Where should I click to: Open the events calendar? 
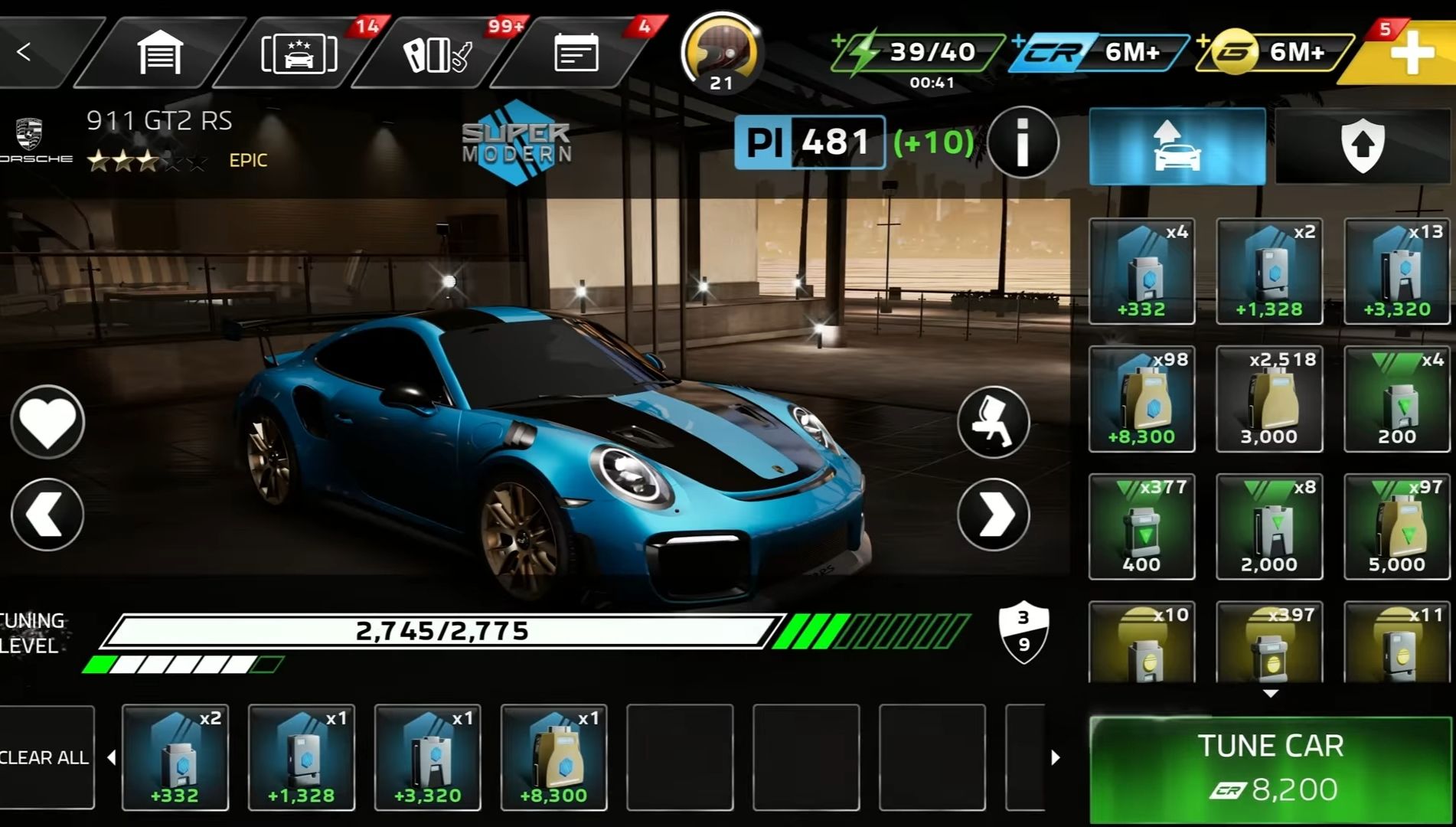(x=575, y=51)
